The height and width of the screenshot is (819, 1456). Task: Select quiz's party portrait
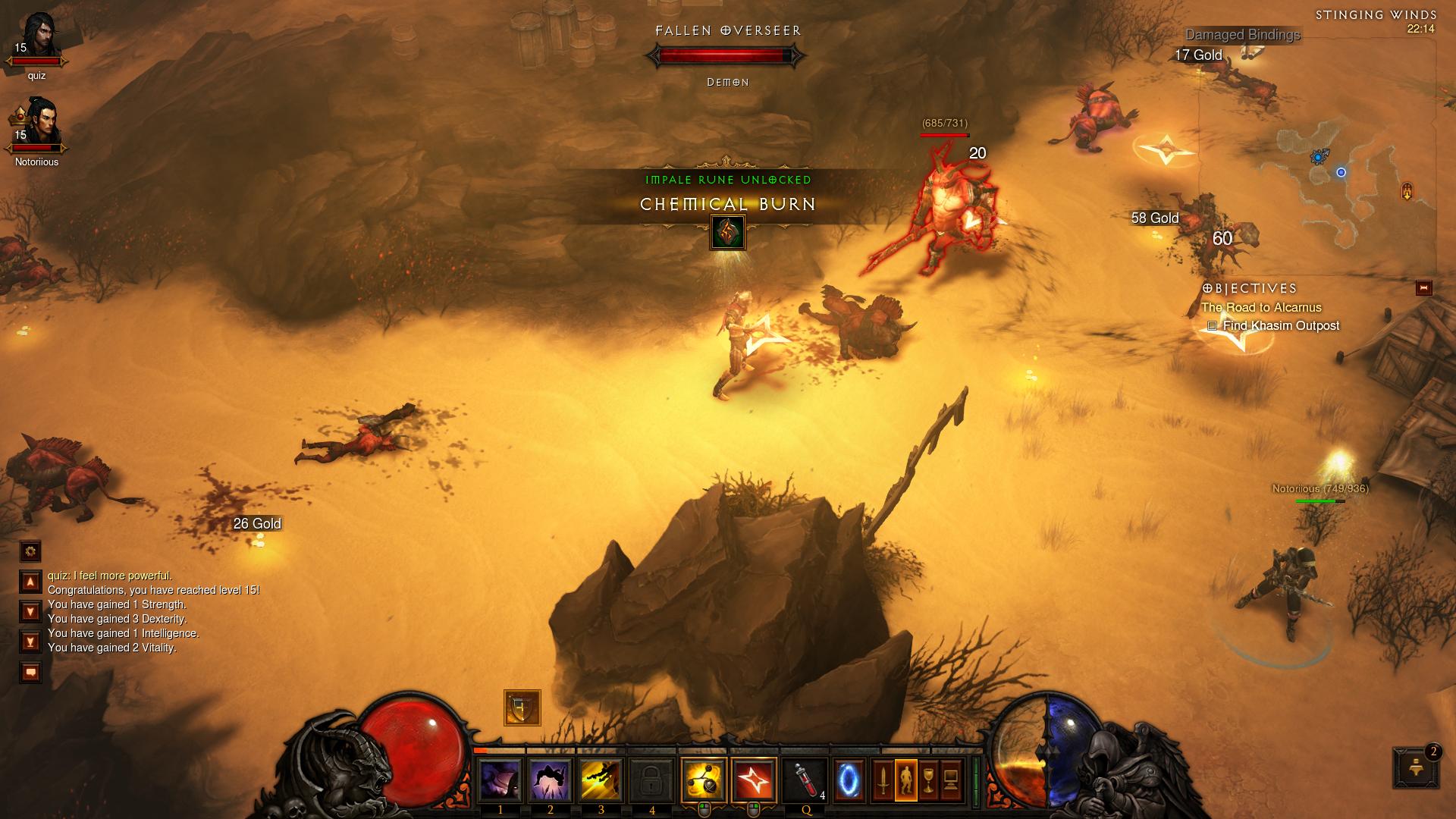pyautogui.click(x=38, y=38)
